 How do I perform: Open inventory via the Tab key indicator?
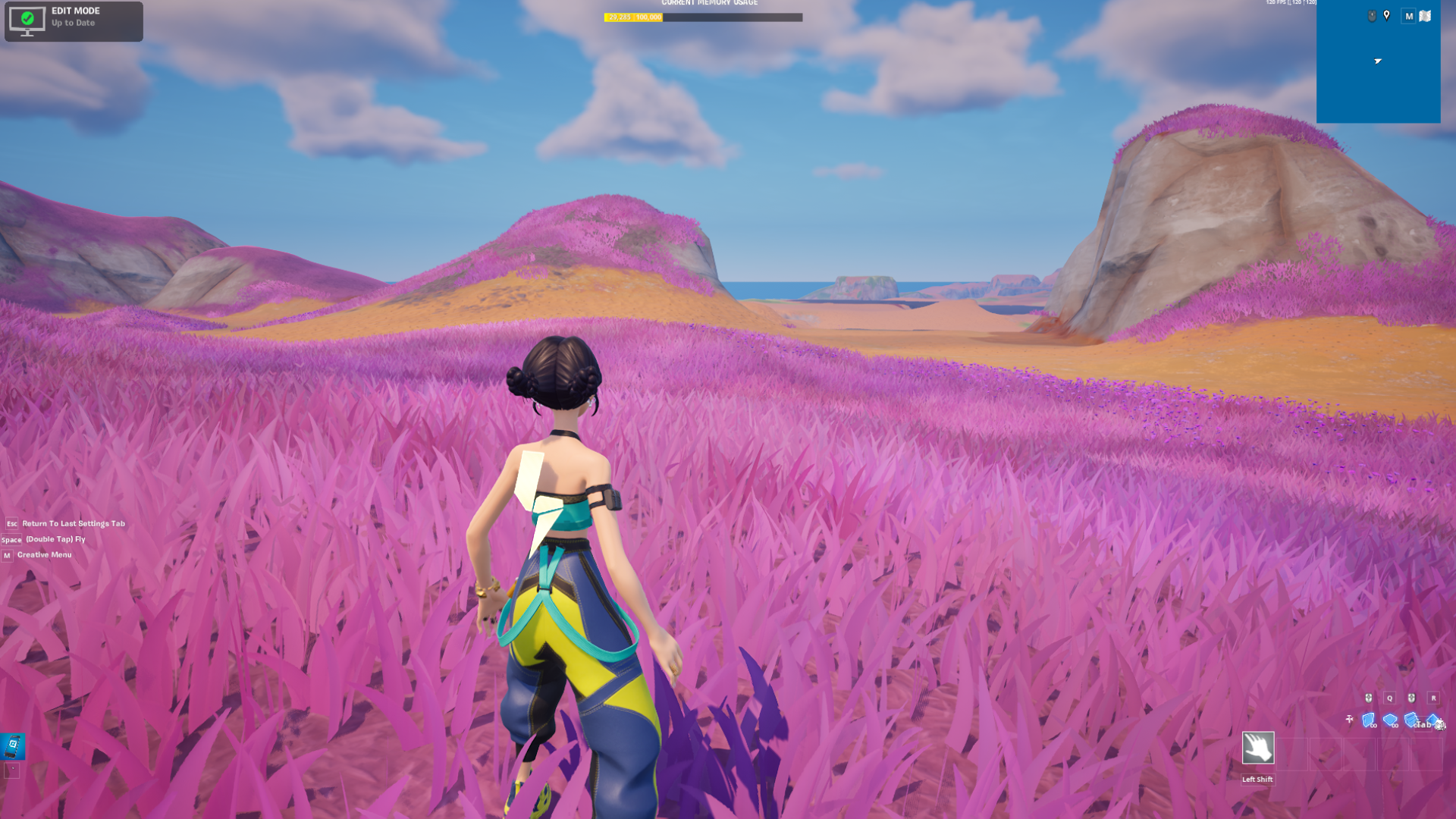pos(1422,724)
